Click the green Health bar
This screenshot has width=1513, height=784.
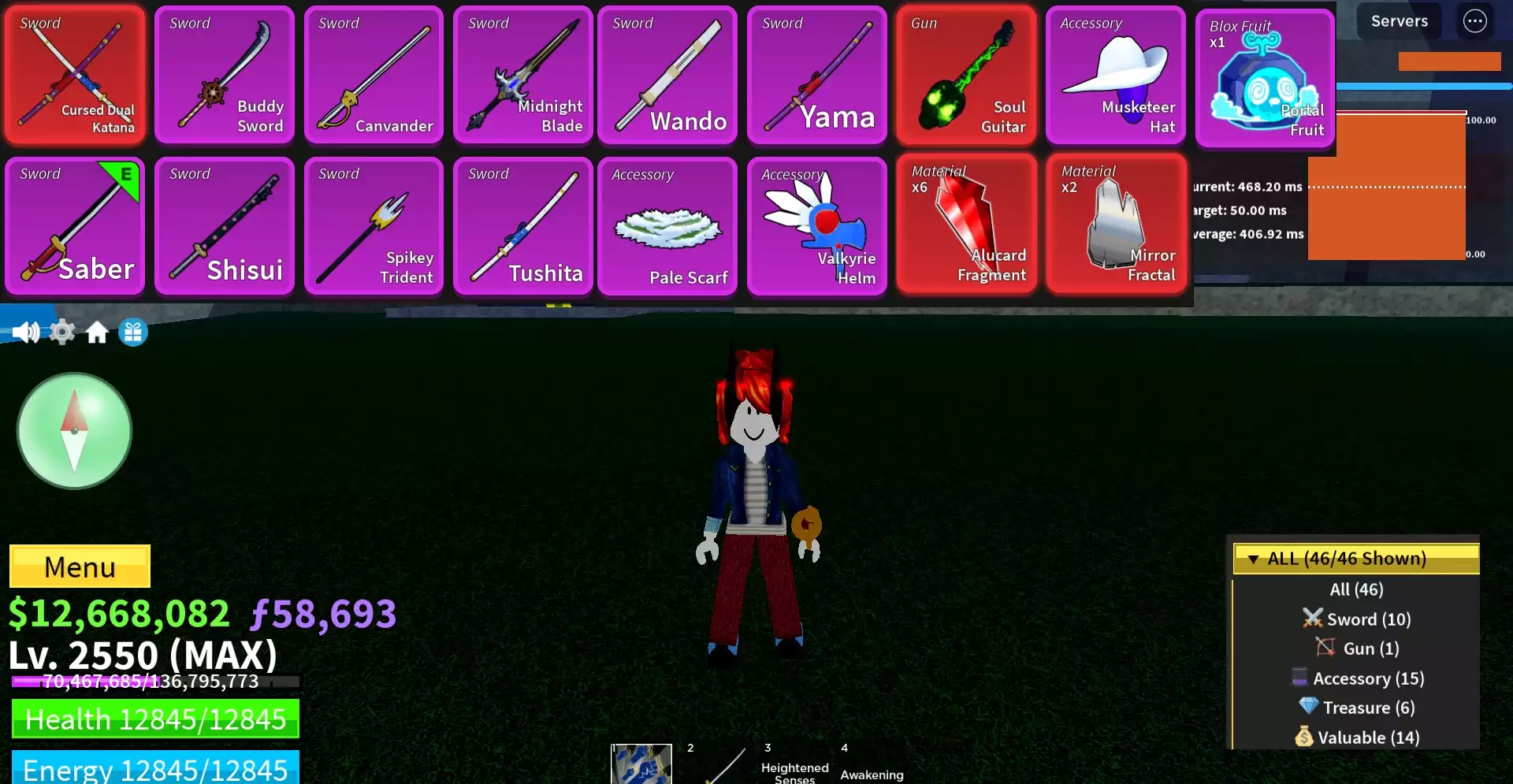pos(155,719)
